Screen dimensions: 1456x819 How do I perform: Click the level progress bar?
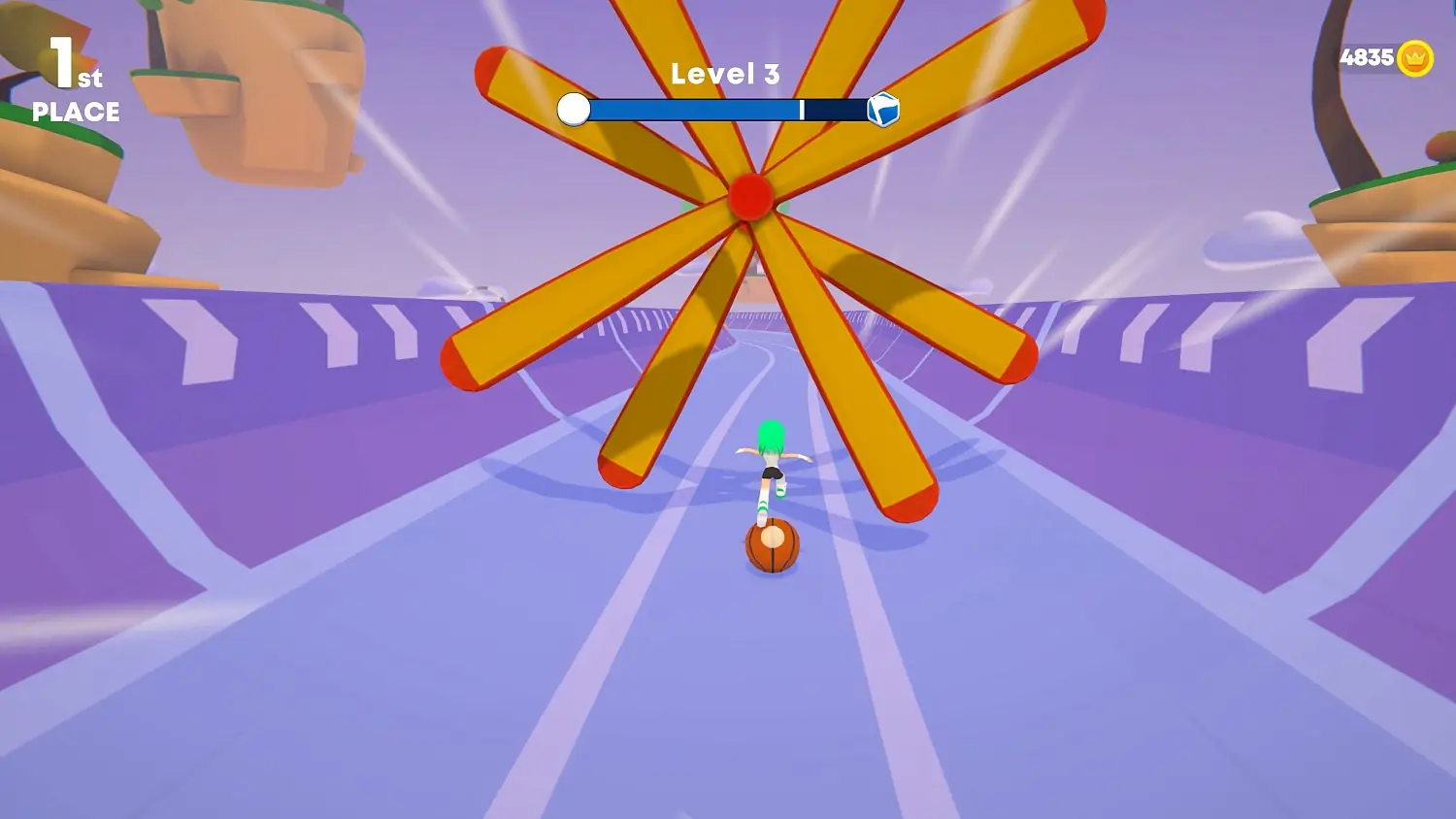tap(728, 110)
